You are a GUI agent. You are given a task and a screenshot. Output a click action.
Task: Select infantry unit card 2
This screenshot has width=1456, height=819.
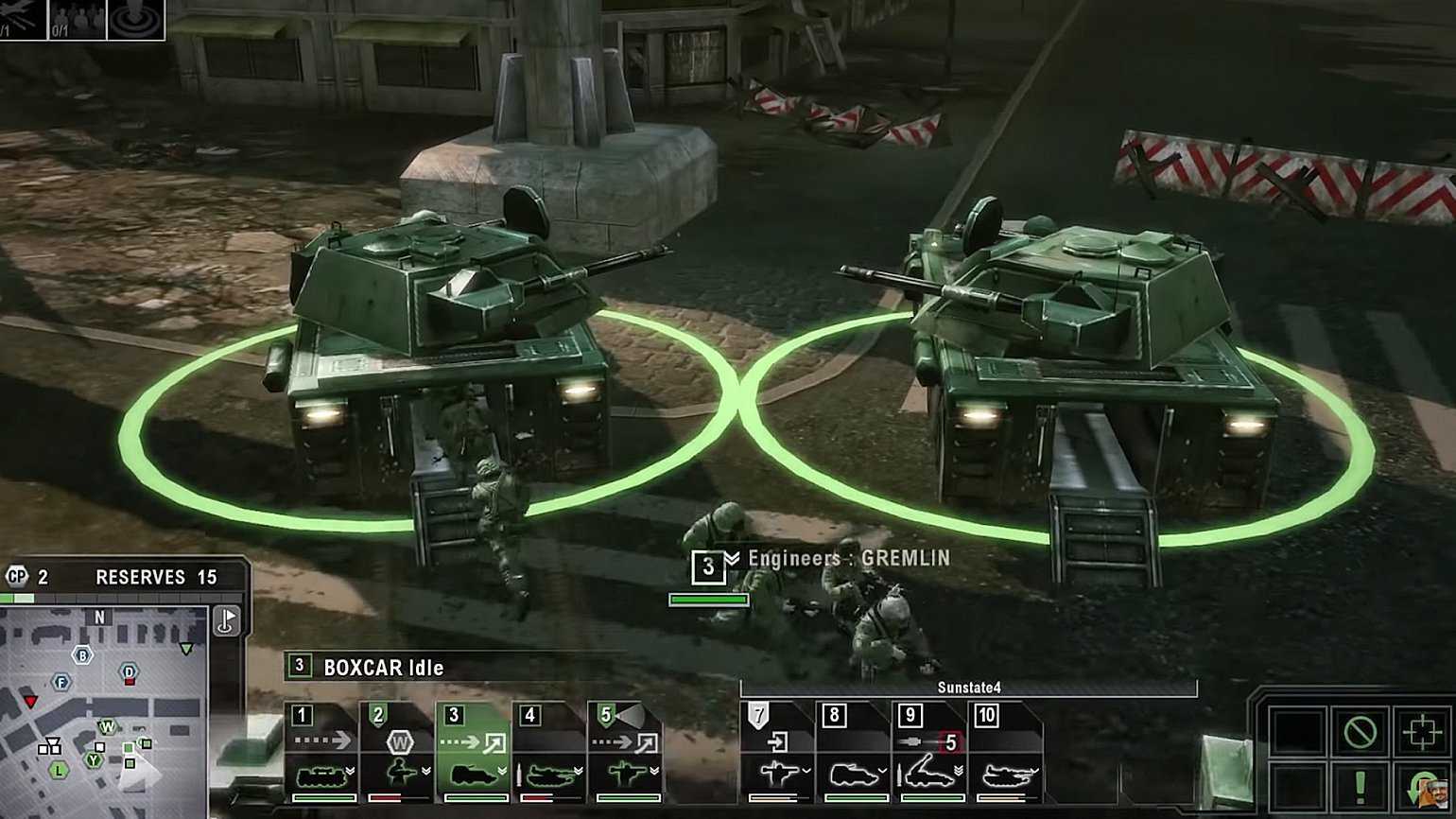pos(397,752)
